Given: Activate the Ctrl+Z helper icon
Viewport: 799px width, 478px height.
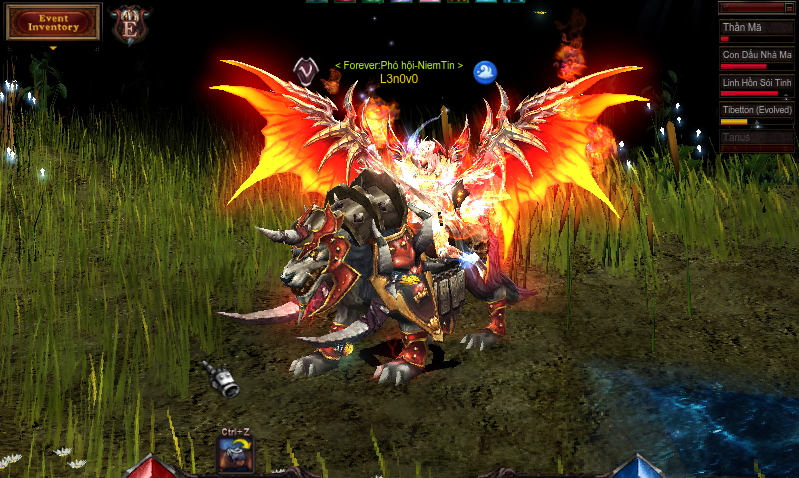Looking at the screenshot, I should coord(234,454).
